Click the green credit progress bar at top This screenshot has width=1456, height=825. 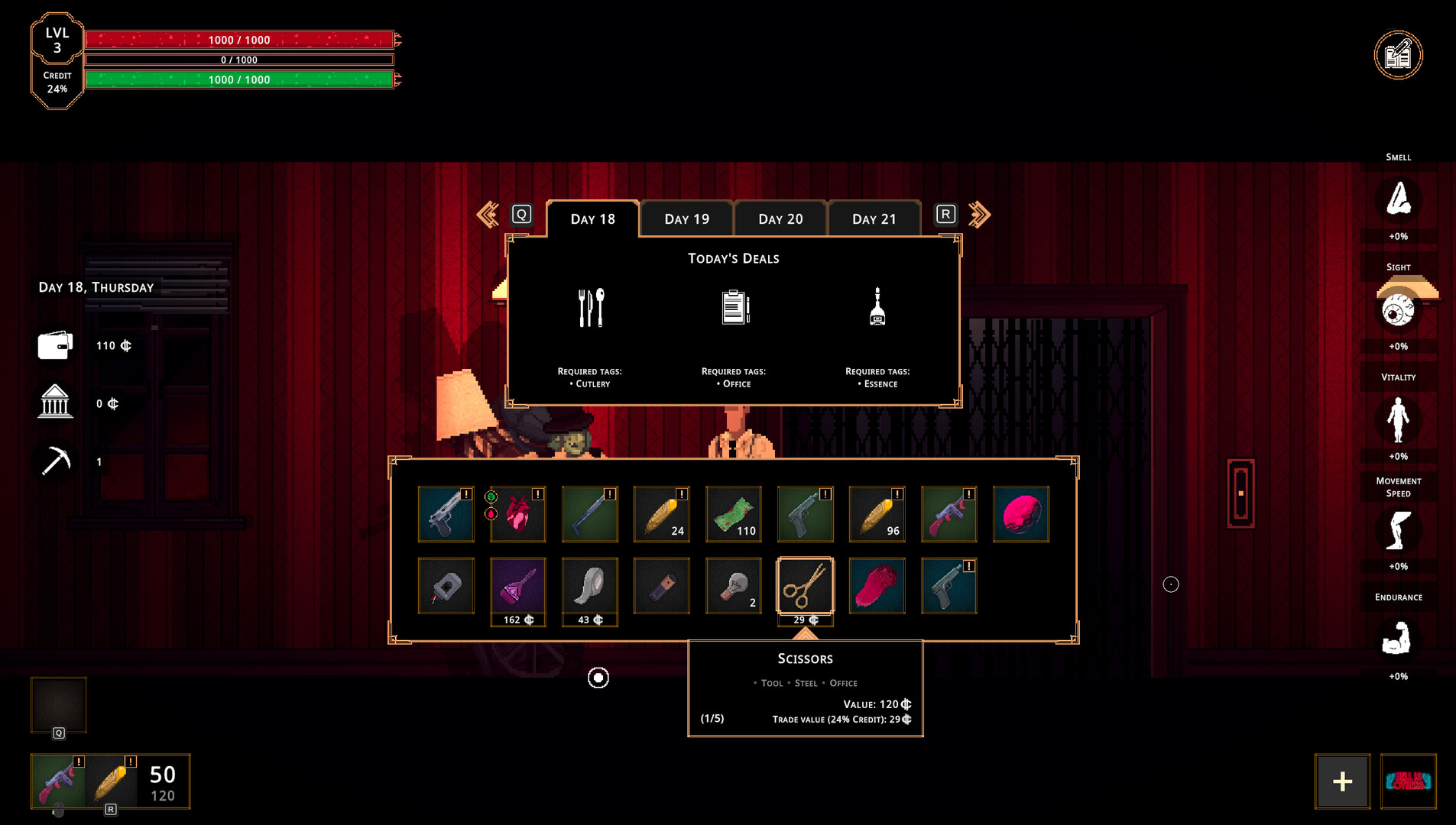pyautogui.click(x=239, y=79)
